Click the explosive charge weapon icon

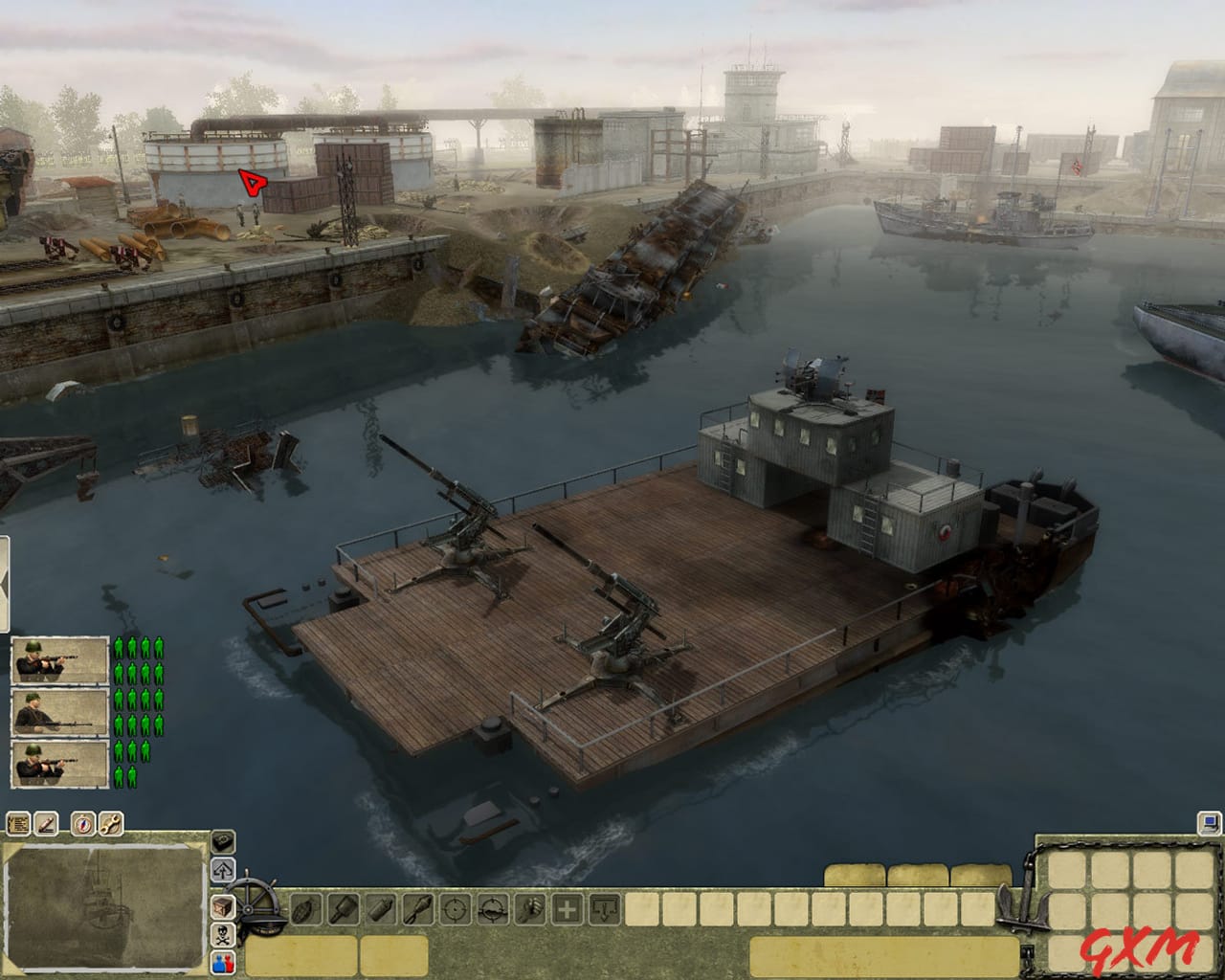tap(383, 909)
